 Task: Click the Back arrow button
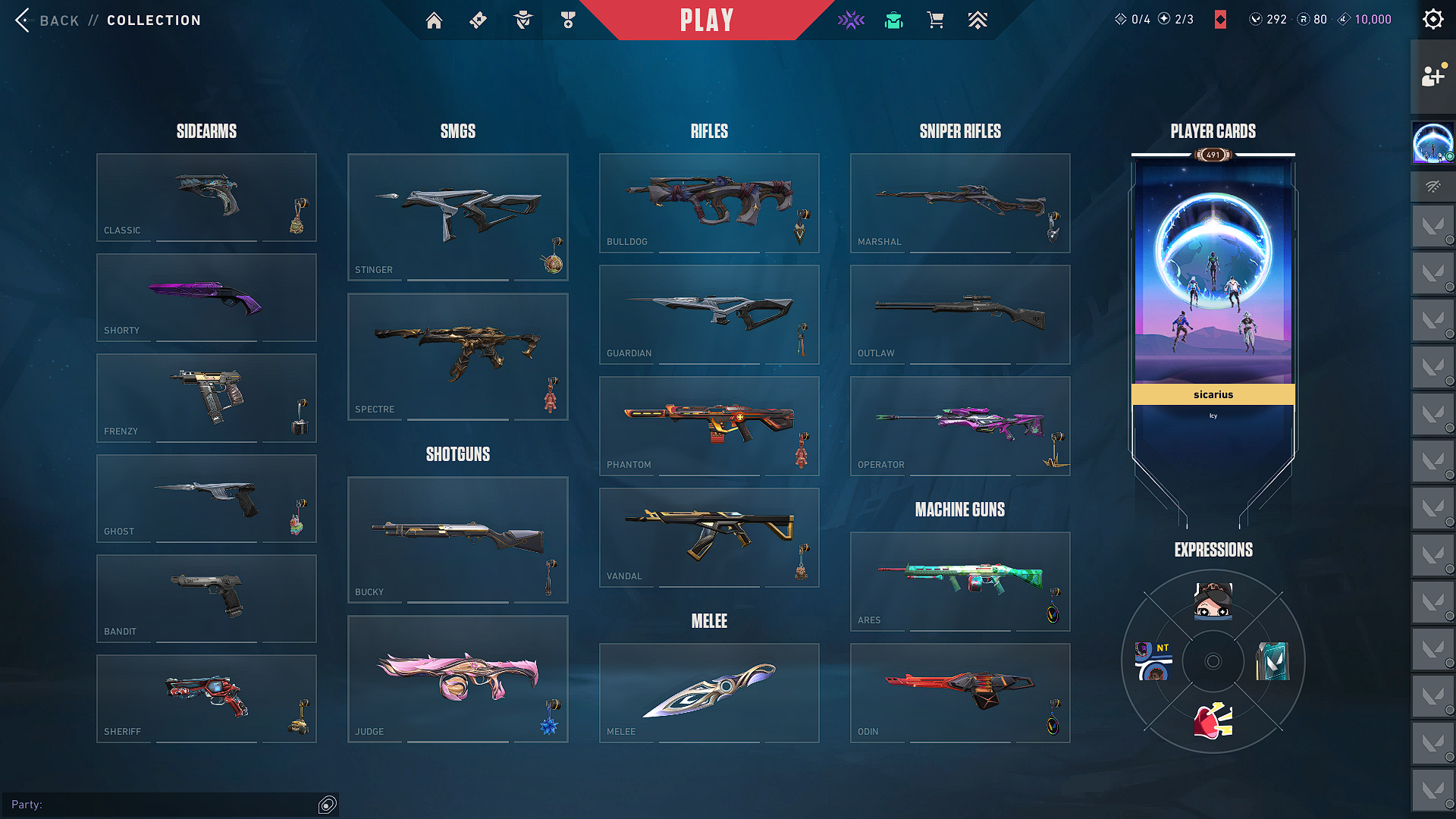pyautogui.click(x=23, y=20)
